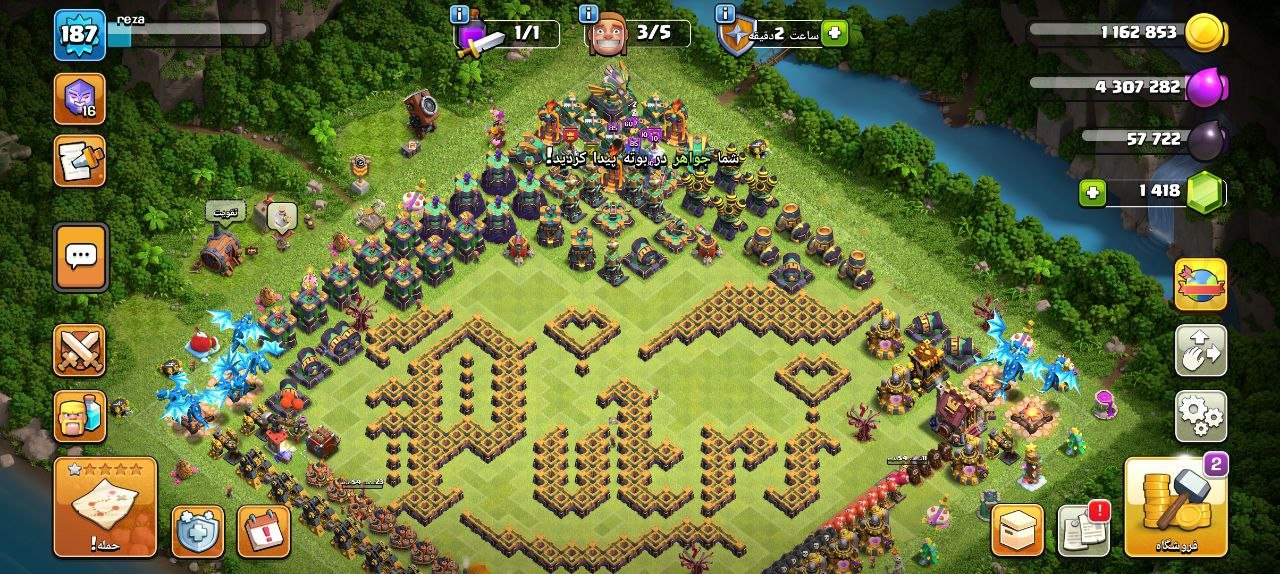Open the army overview barbarian icon
1280x574 pixels.
coord(79,416)
